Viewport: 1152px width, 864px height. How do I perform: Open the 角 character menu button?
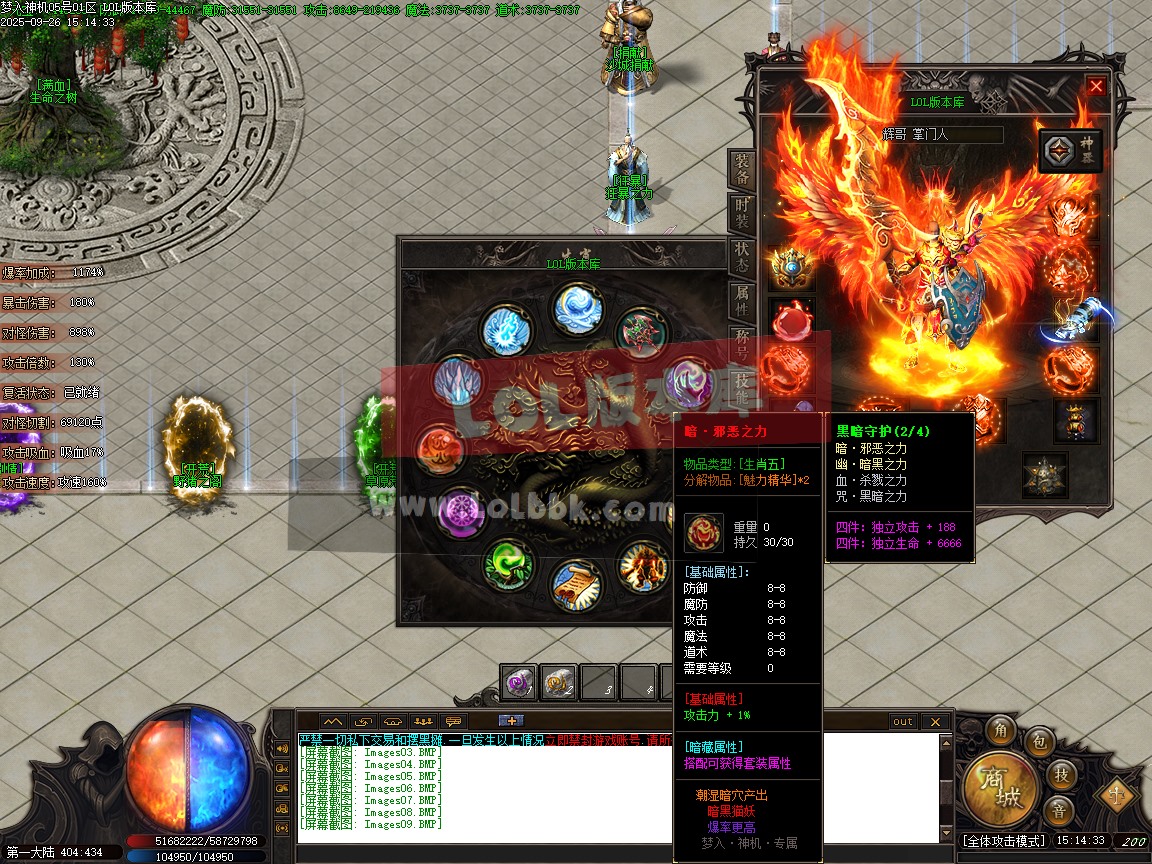click(x=1000, y=731)
